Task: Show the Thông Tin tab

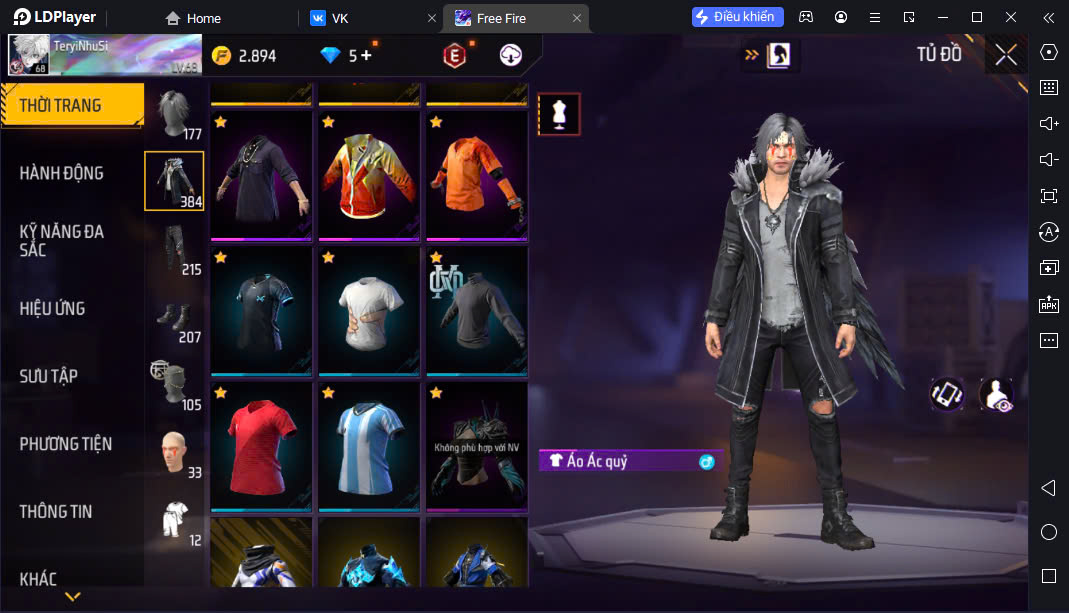Action: click(x=56, y=511)
